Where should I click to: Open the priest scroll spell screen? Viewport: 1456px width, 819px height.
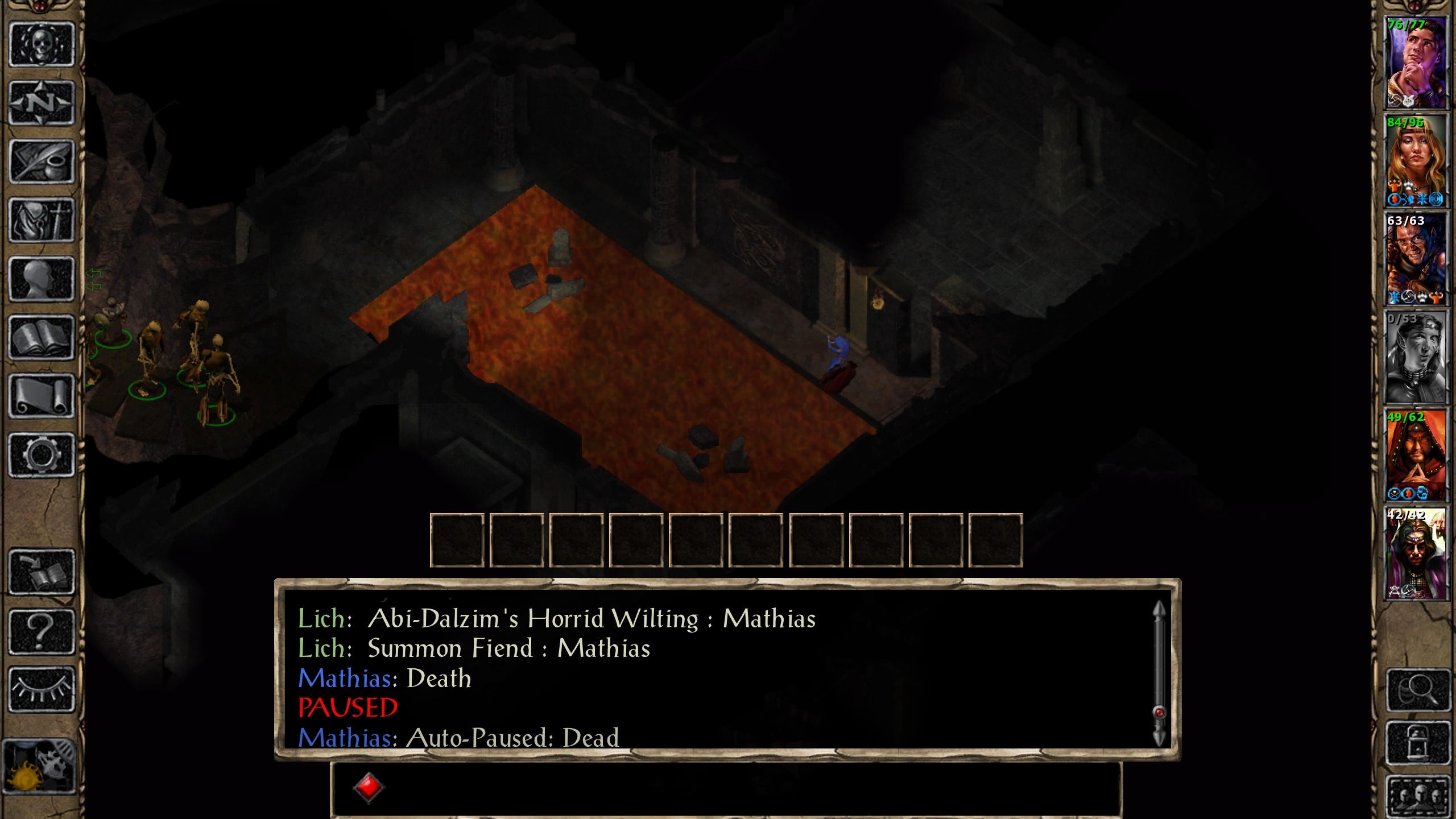click(42, 396)
